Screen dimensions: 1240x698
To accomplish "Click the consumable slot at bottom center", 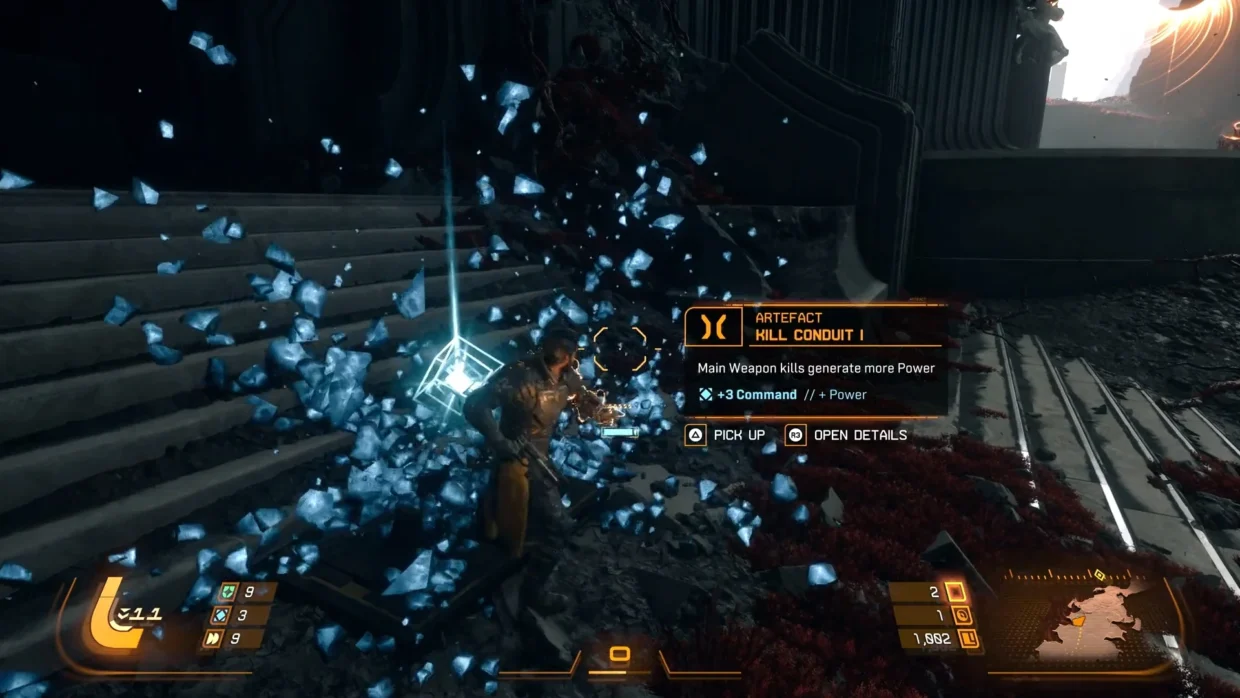I will point(620,654).
